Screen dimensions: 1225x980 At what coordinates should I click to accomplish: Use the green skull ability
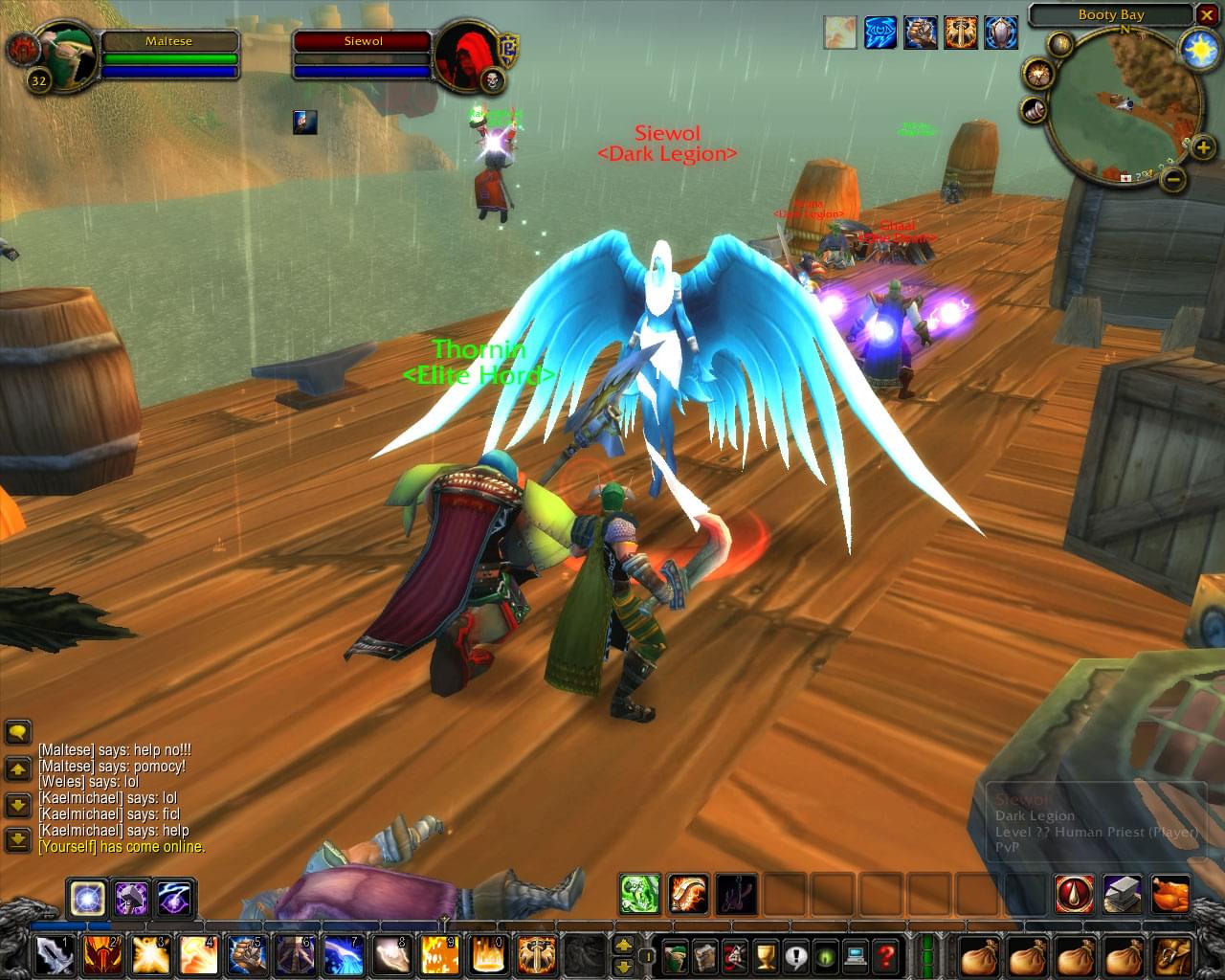click(x=638, y=894)
